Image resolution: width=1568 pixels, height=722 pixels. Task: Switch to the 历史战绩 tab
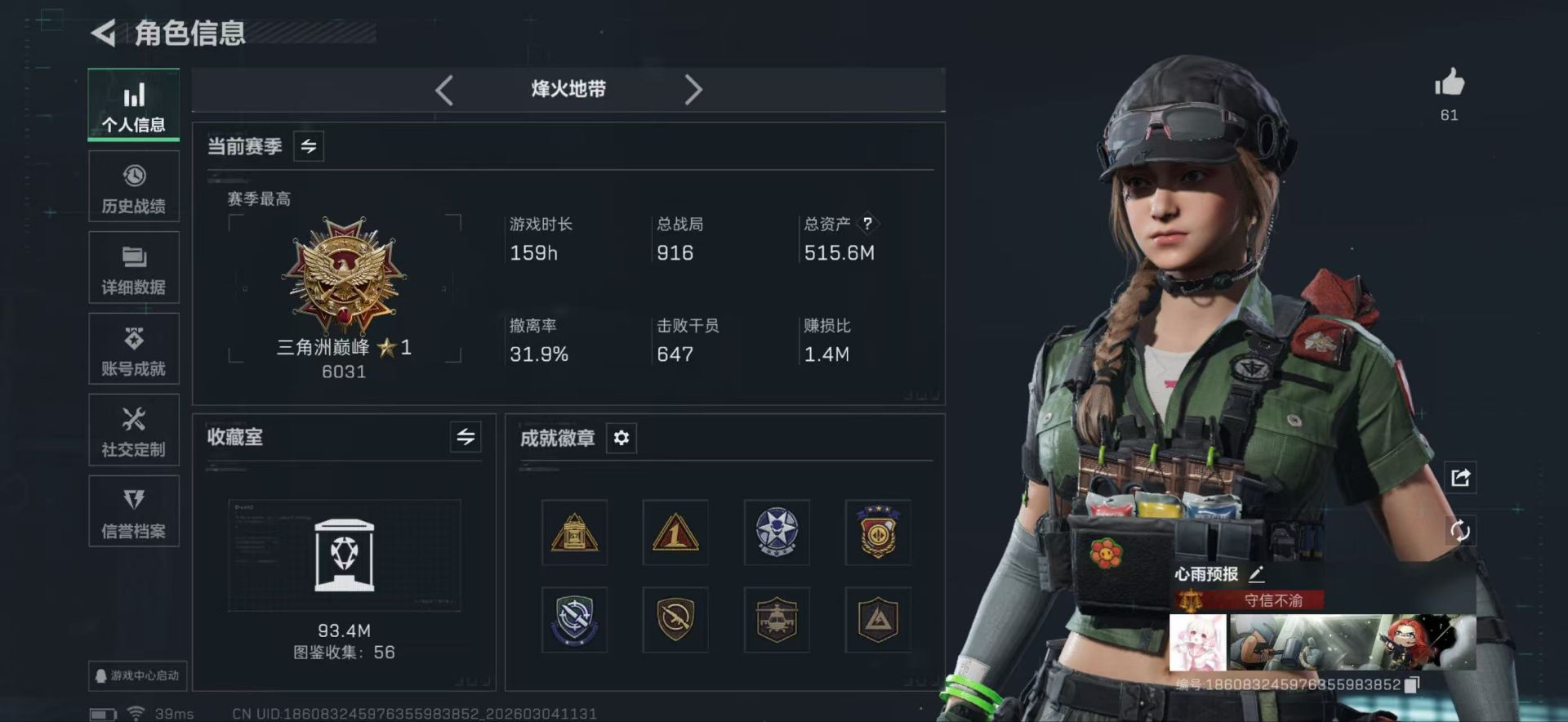click(133, 186)
